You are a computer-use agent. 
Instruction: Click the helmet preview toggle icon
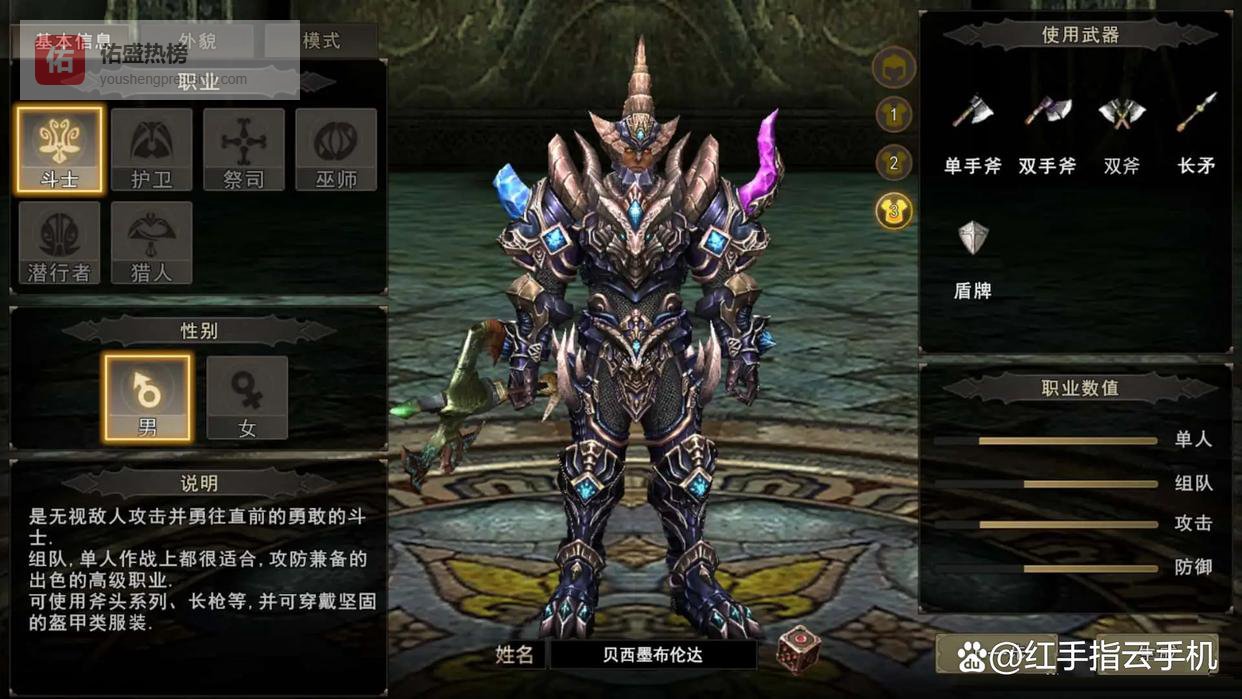(x=894, y=69)
